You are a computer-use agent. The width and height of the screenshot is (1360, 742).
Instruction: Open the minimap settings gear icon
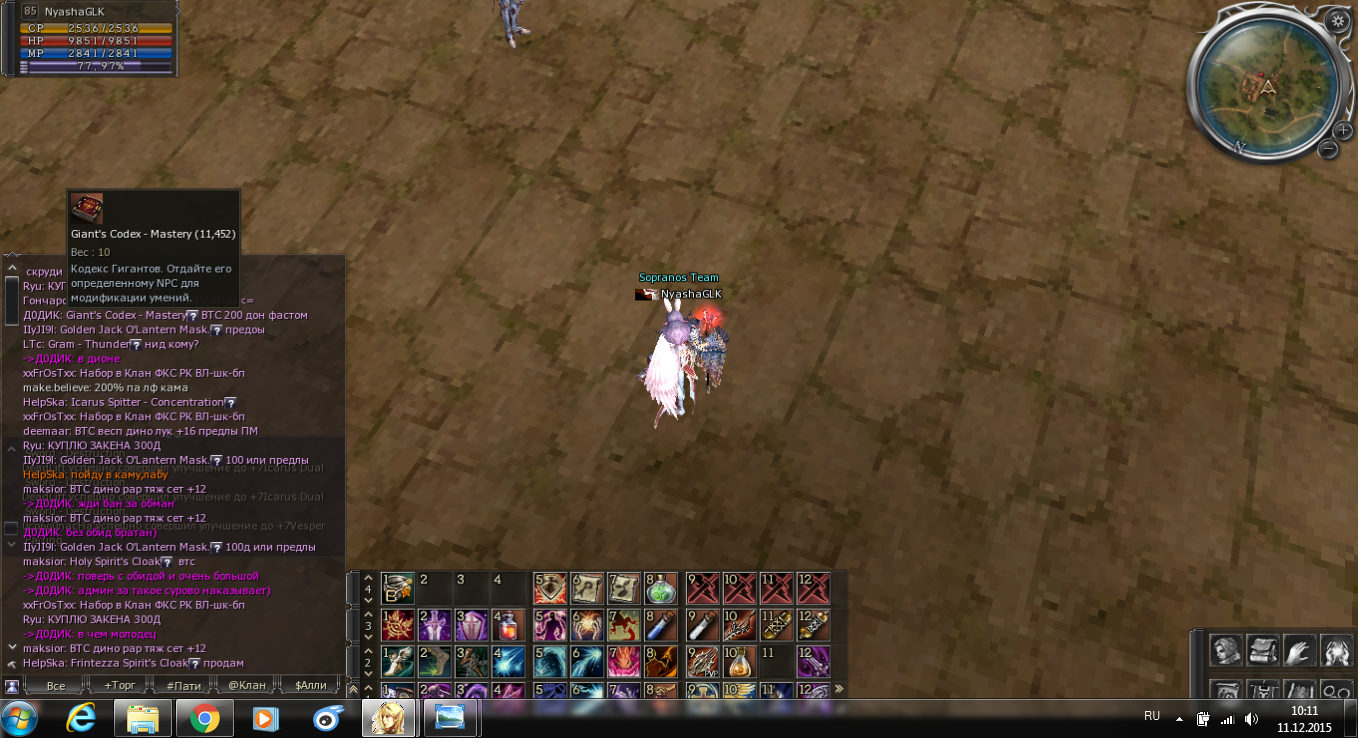(1338, 21)
